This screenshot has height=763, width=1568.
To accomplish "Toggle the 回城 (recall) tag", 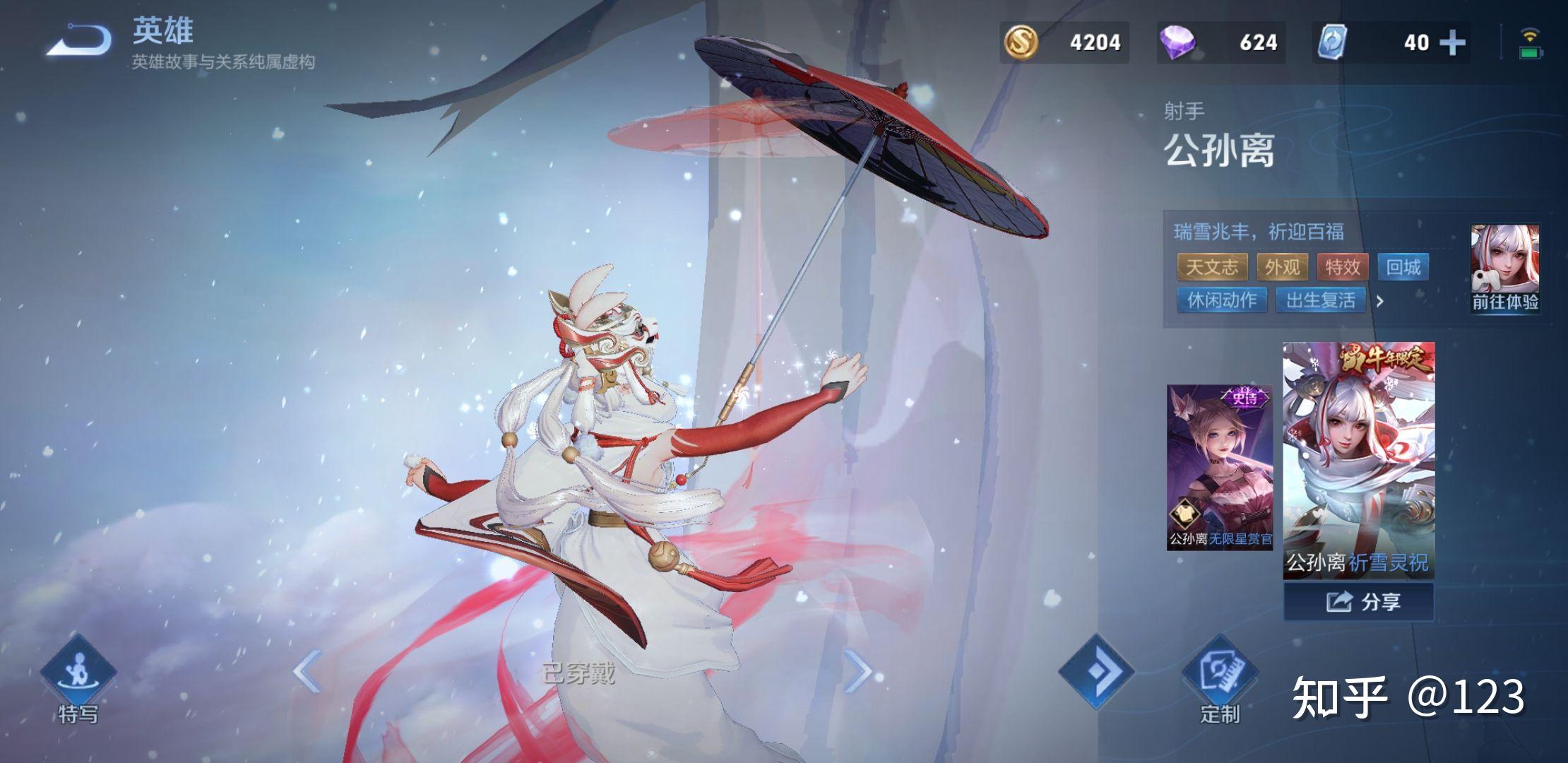I will point(1404,267).
